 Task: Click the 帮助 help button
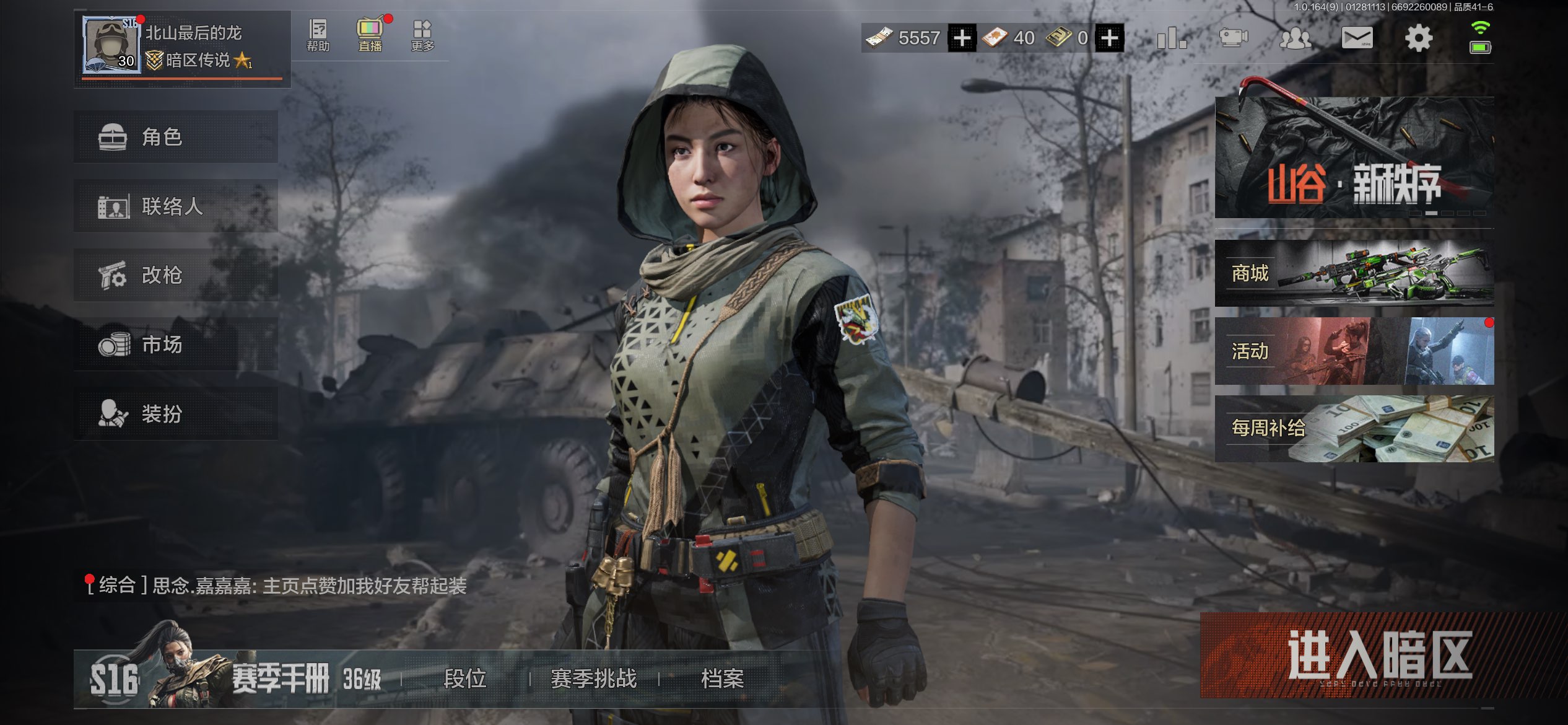[x=318, y=35]
